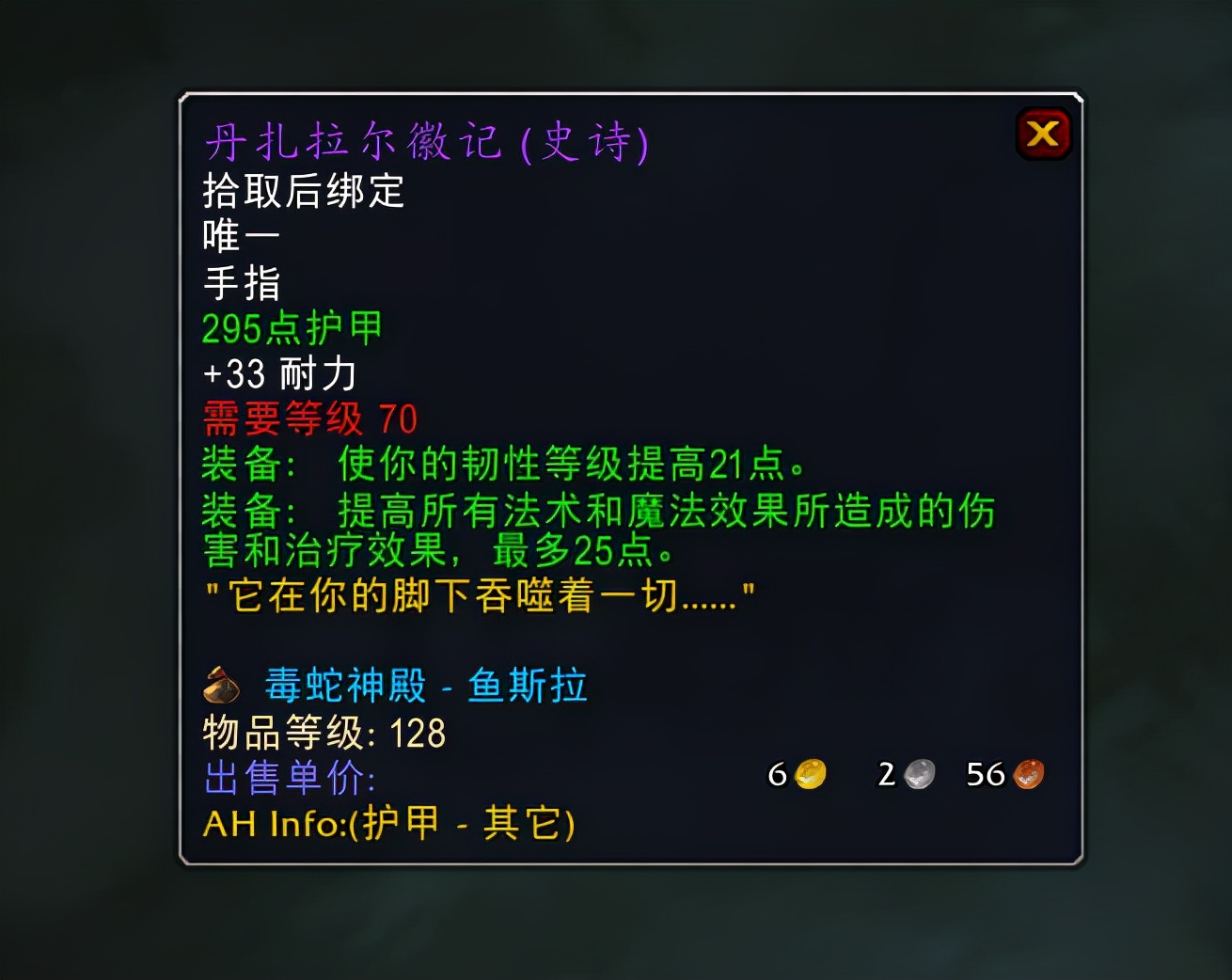Select the 物品等级: 128 item level text
This screenshot has height=980, width=1232.
pyautogui.click(x=324, y=734)
